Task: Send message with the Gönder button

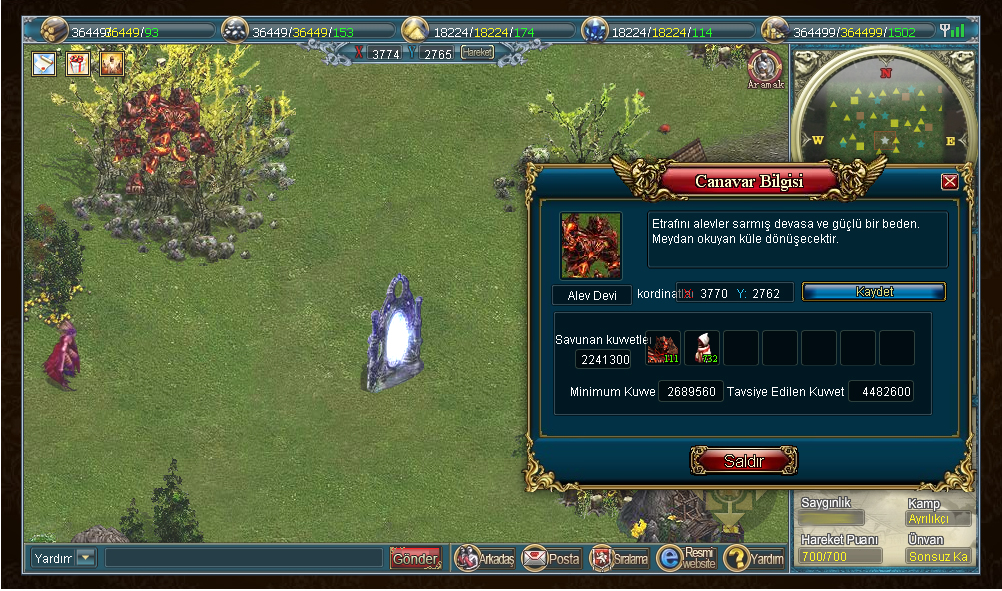Action: point(414,558)
